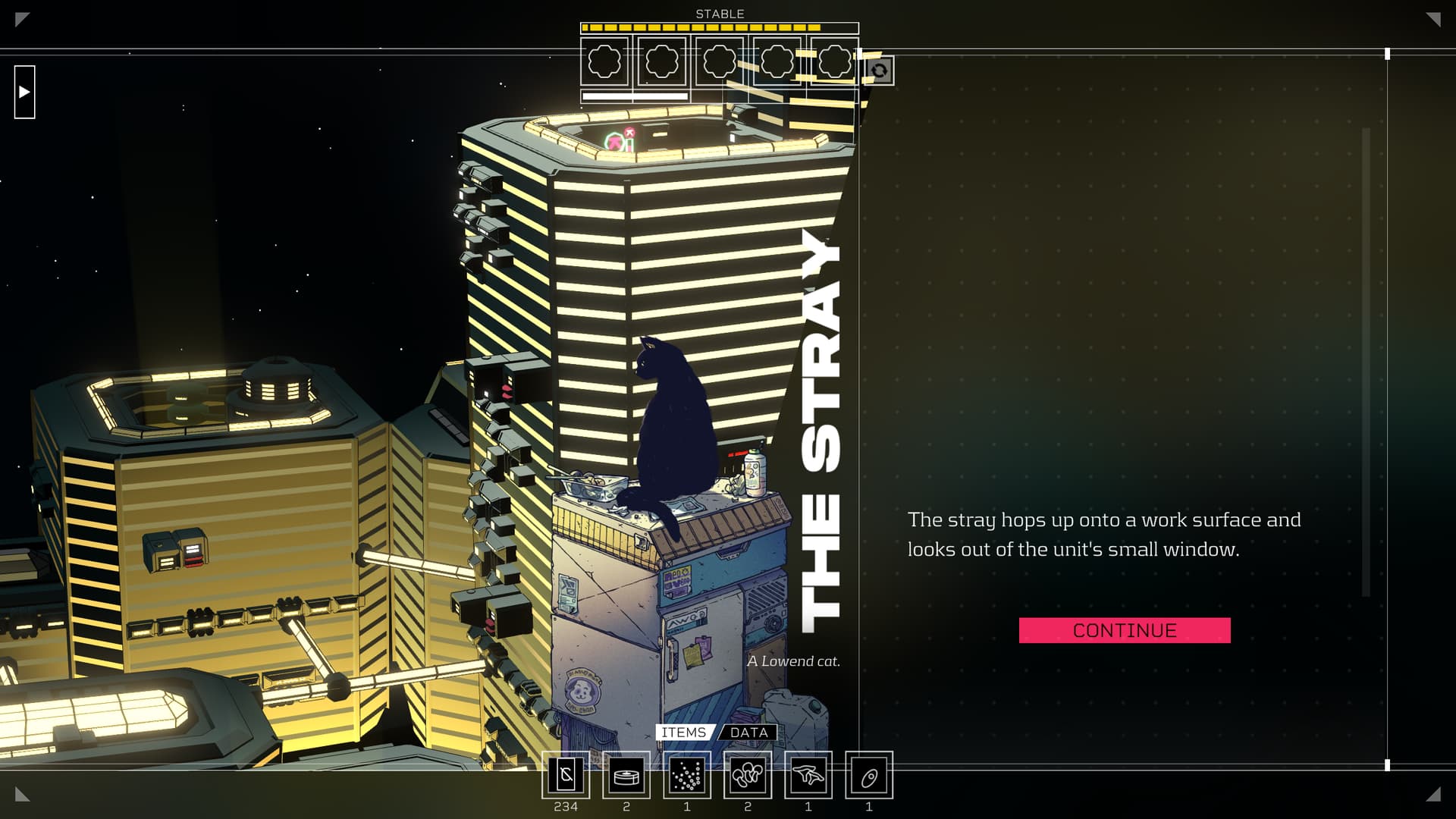Select the Items tab
This screenshot has width=1456, height=819.
click(683, 733)
